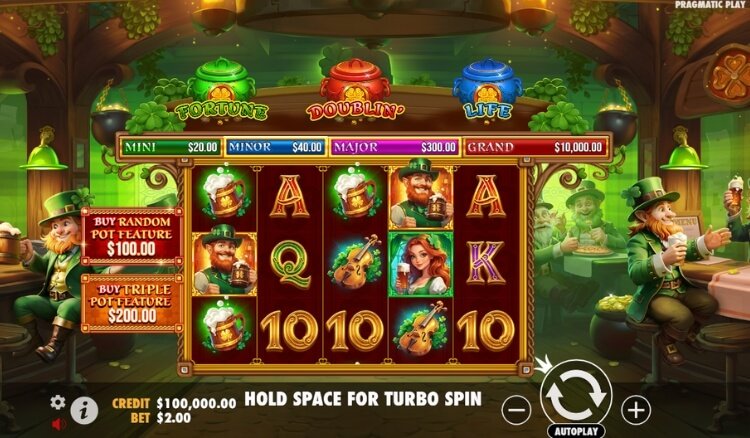
Task: Open the Autoplay options
Action: pos(575,432)
